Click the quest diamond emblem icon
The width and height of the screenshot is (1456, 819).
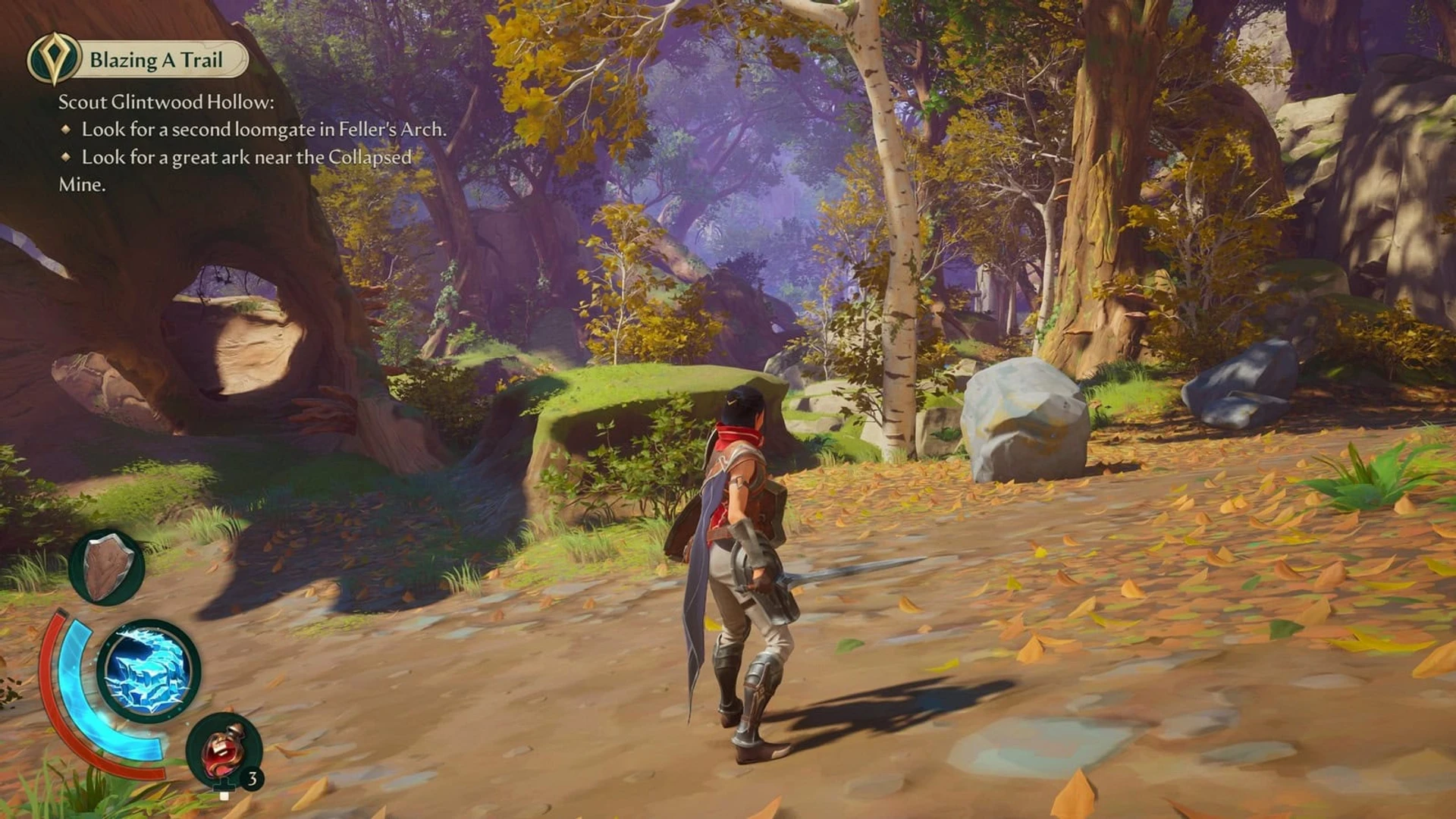(x=53, y=59)
